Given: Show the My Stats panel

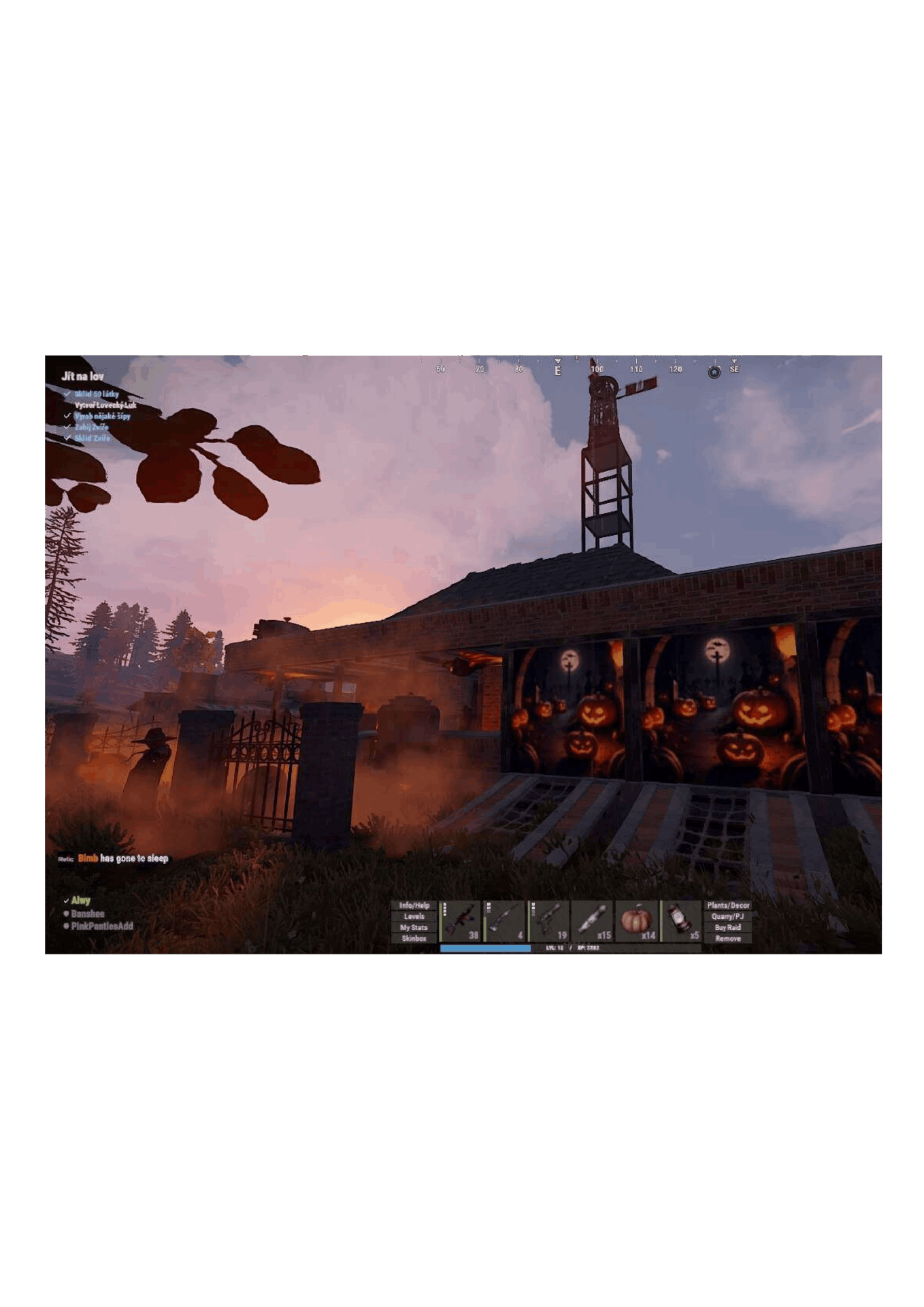Looking at the screenshot, I should click(414, 927).
